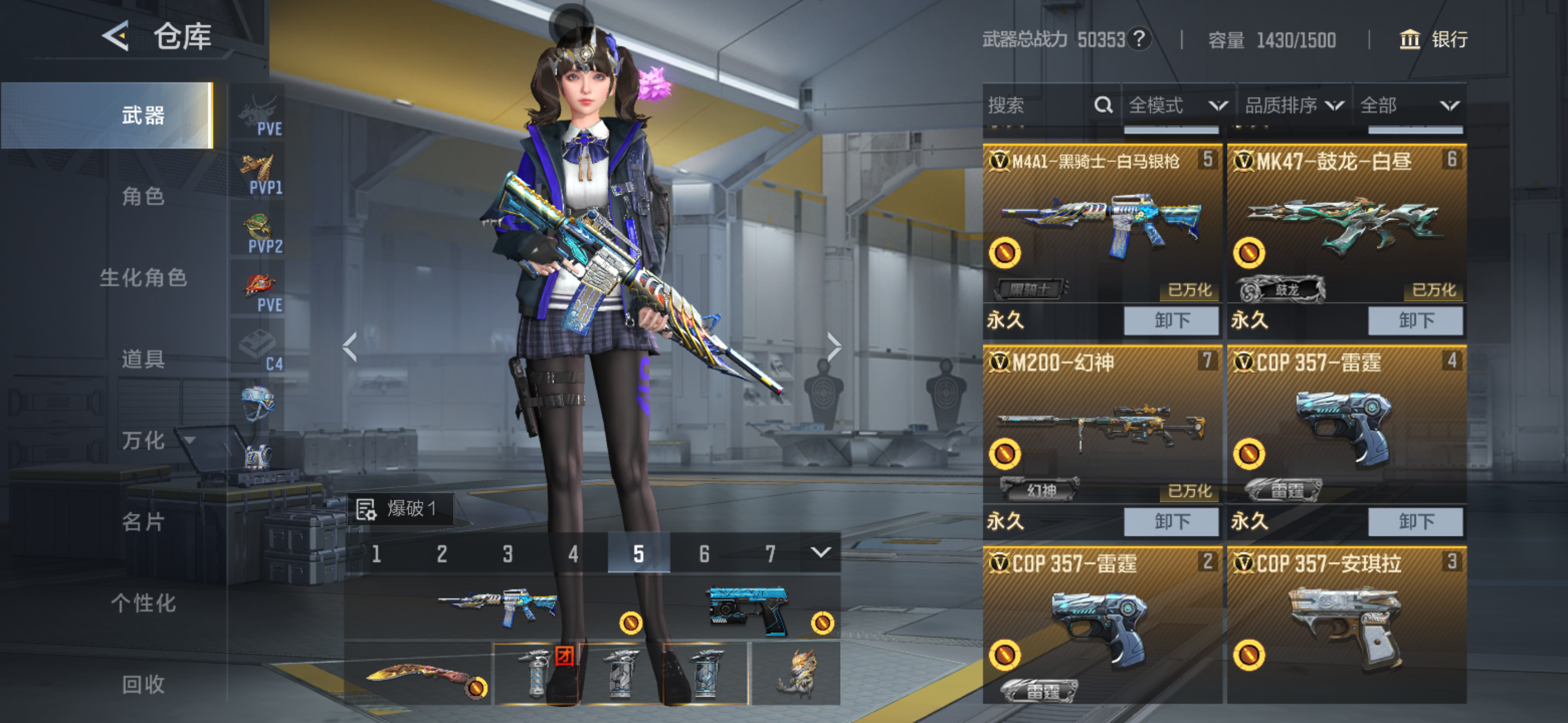Screen dimensions: 1568x723
Task: Open the 名片 namecard tab
Action: (x=143, y=522)
